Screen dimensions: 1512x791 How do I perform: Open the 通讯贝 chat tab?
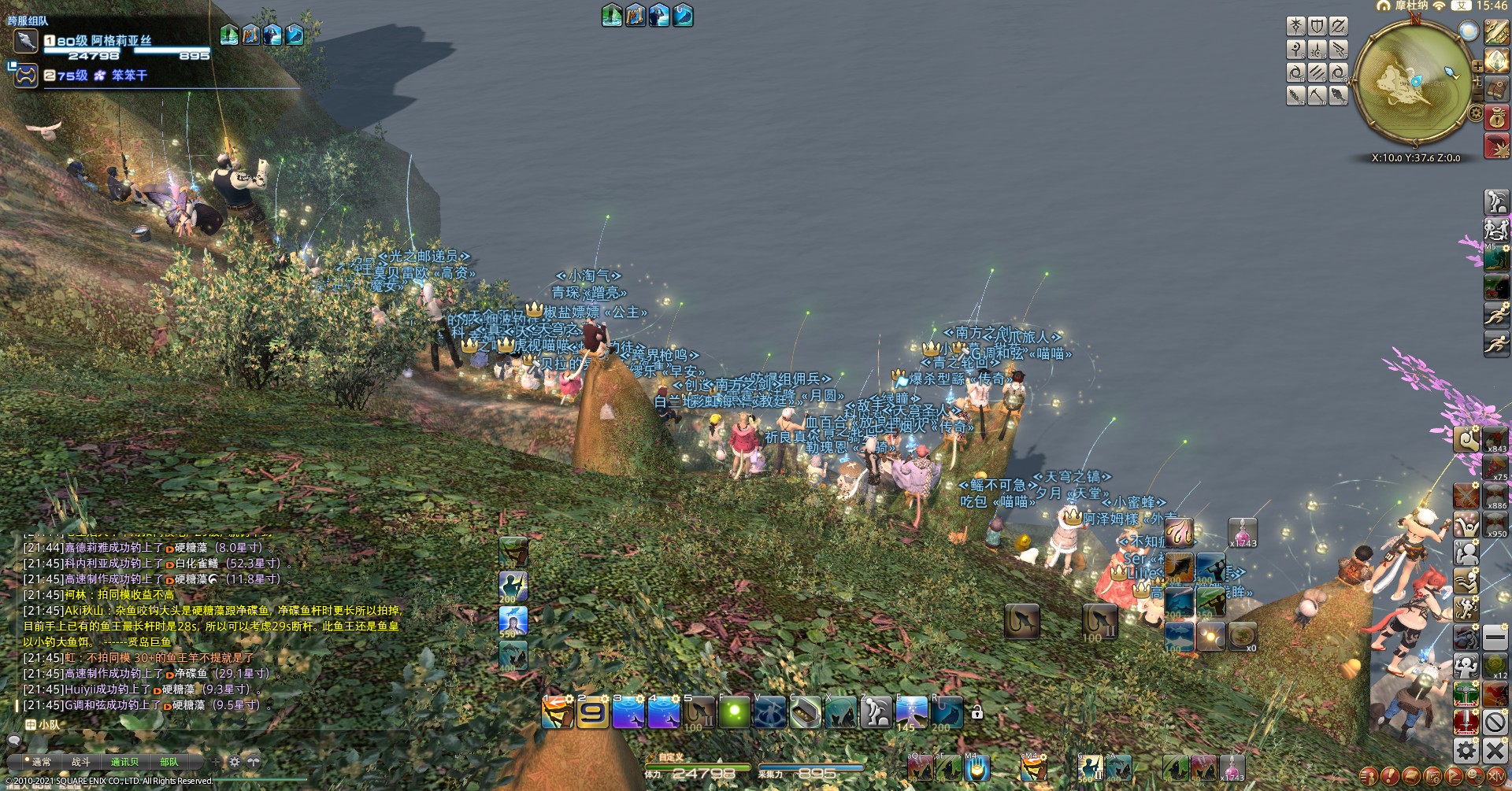point(124,762)
